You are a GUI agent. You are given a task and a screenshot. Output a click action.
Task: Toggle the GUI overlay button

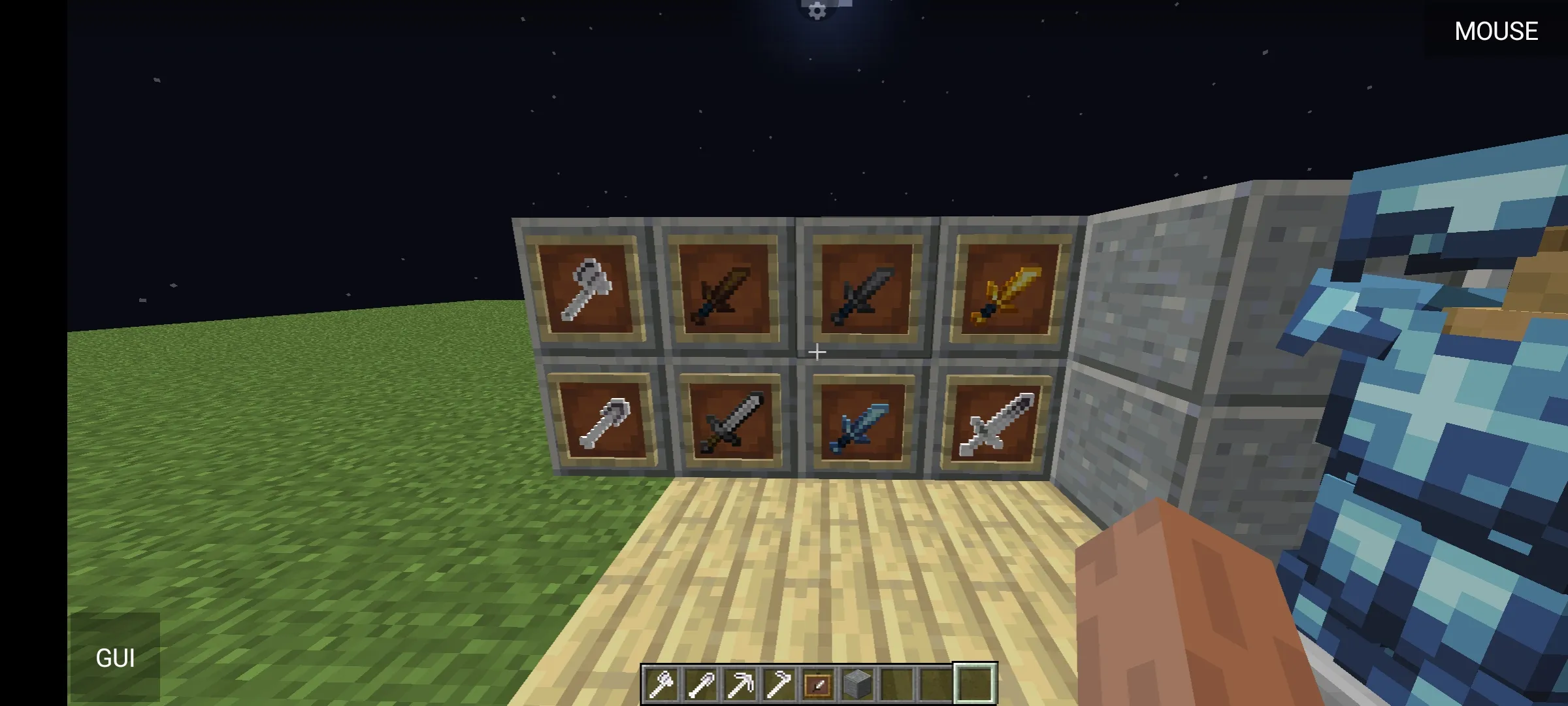click(116, 656)
